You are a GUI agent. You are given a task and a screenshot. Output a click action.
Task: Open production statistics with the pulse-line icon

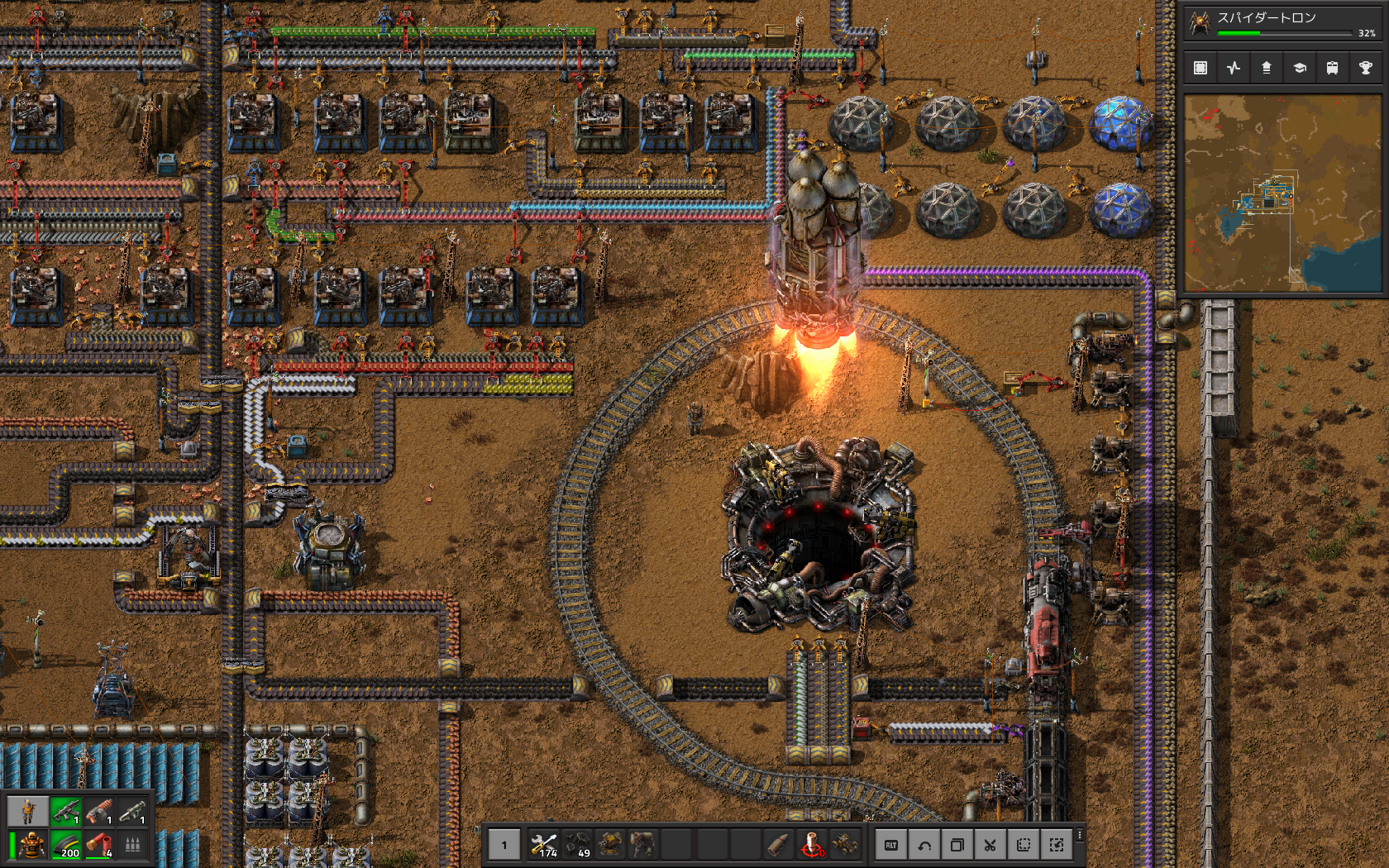click(x=1234, y=68)
